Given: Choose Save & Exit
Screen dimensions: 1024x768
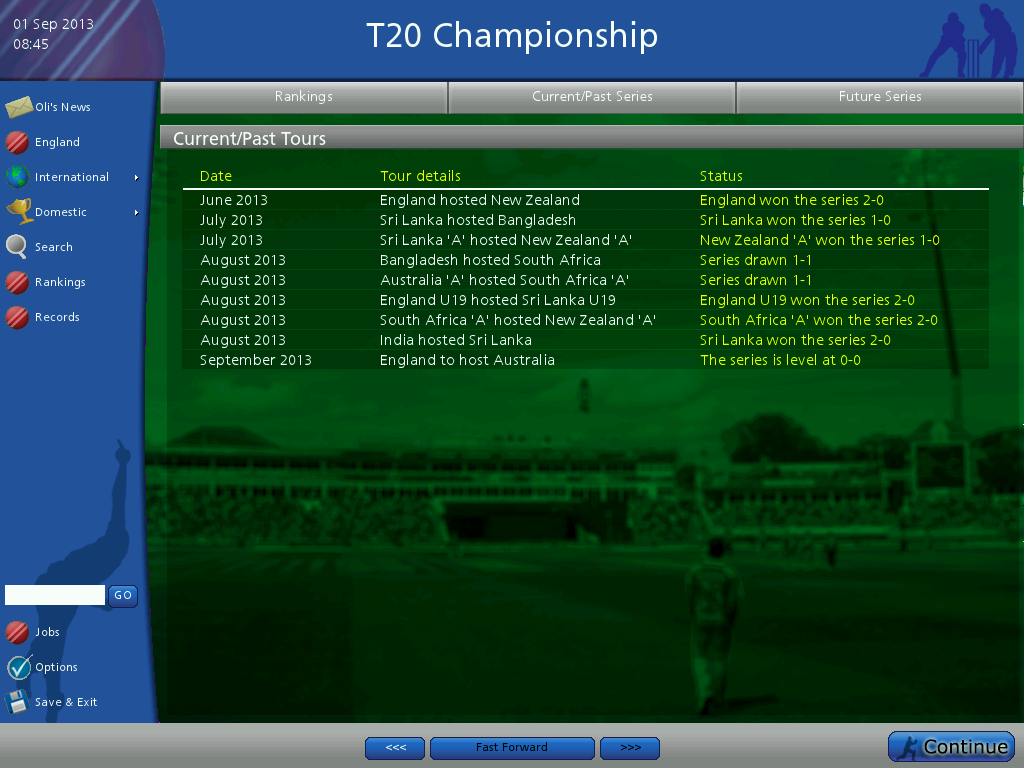Looking at the screenshot, I should [65, 702].
